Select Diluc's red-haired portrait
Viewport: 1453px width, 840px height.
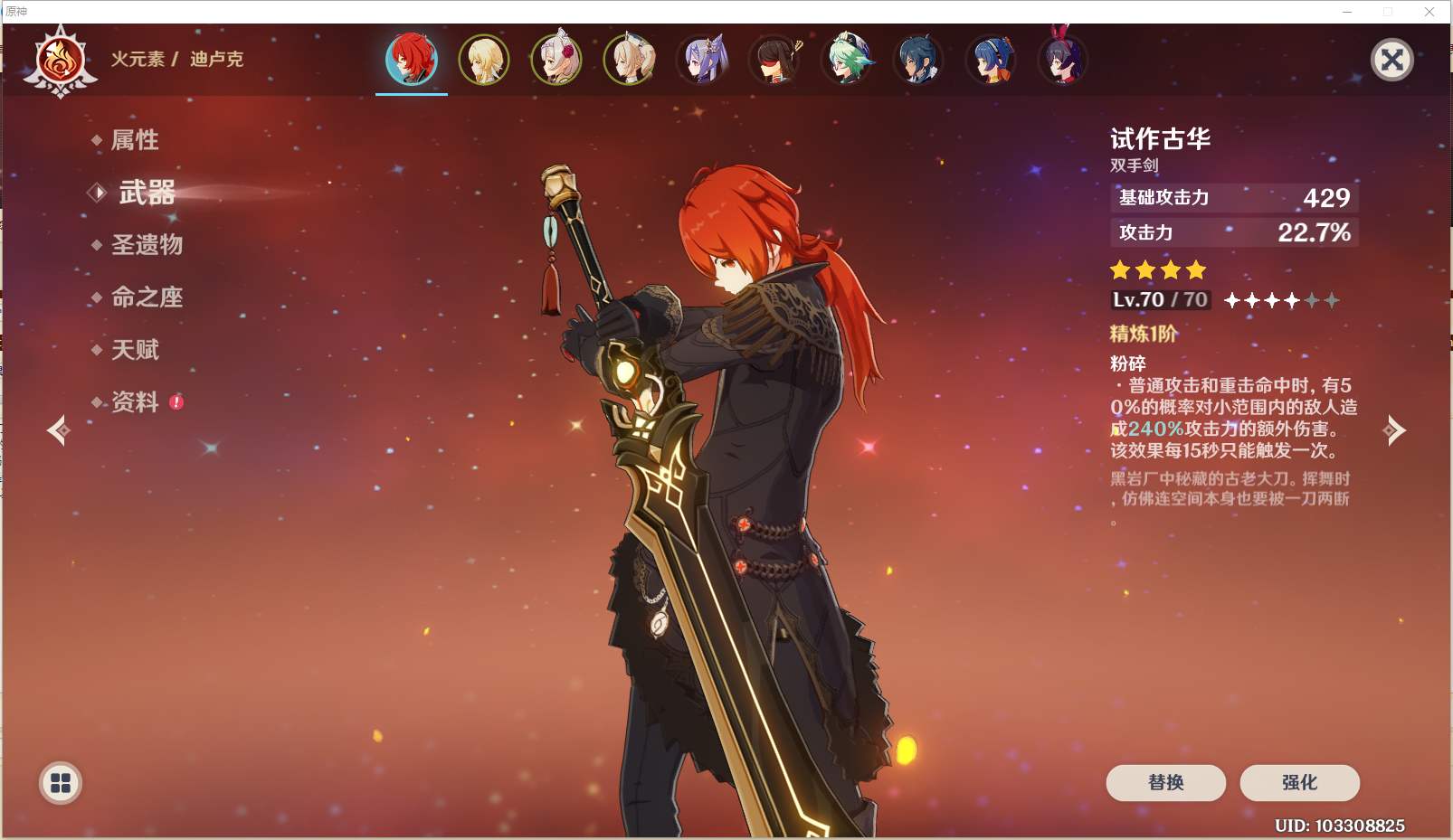coord(412,60)
